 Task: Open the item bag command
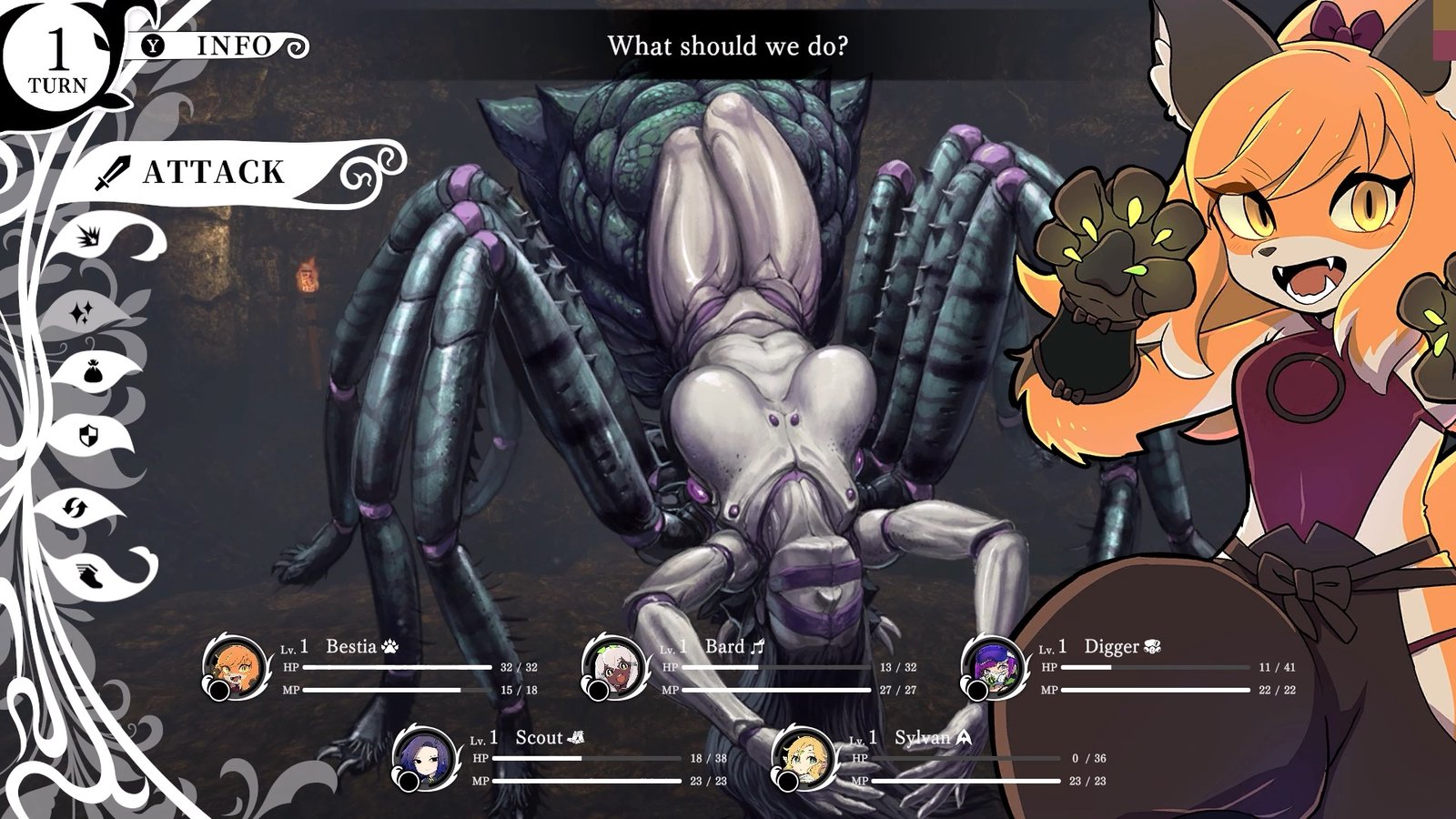point(91,373)
